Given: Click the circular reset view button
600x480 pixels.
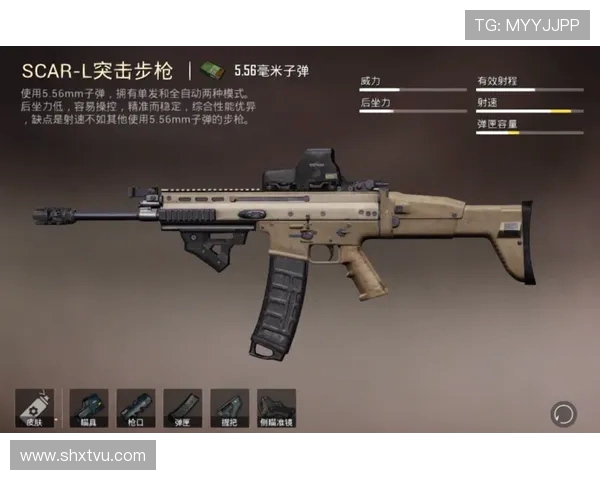Looking at the screenshot, I should [x=563, y=413].
